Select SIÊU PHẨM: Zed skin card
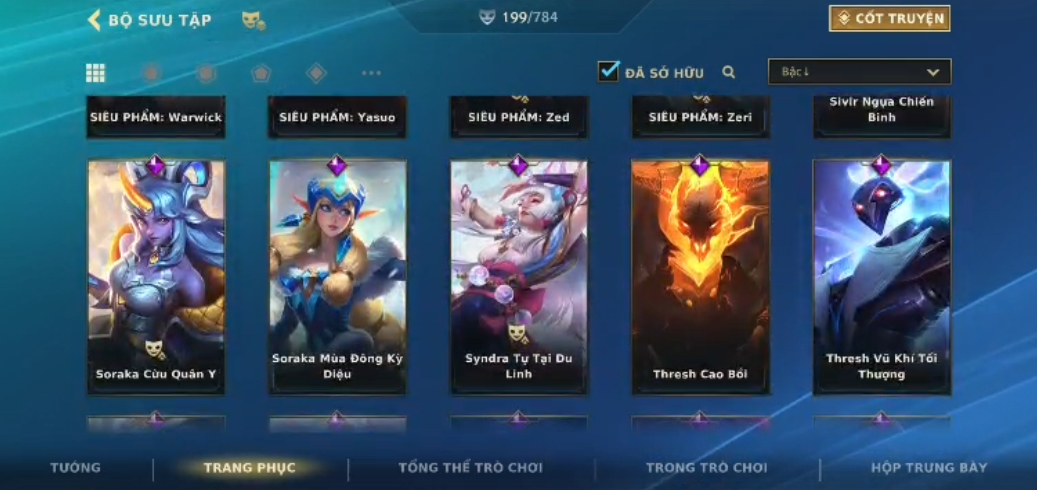Viewport: 1037px width, 490px height. [518, 117]
